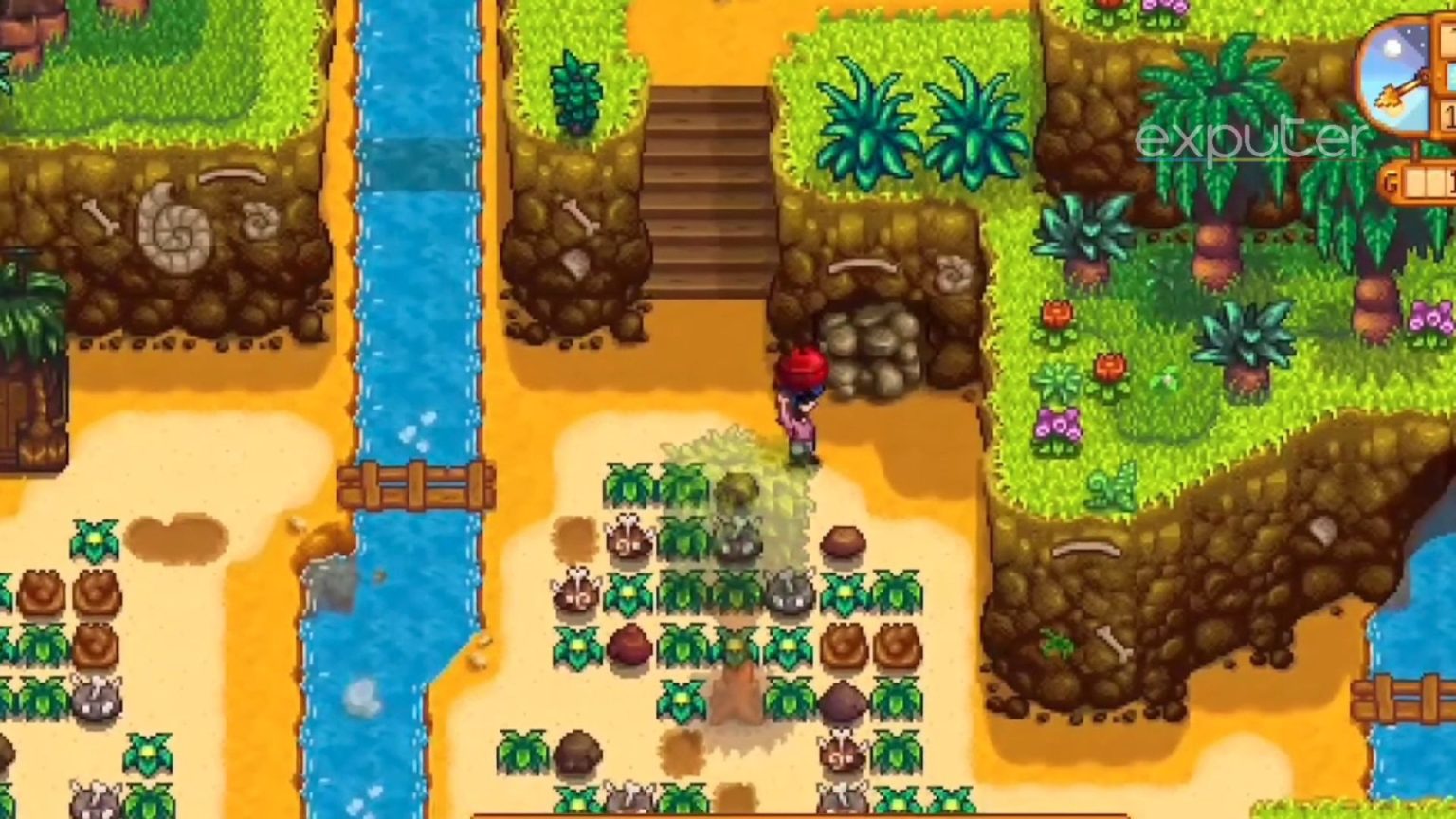Click the player character wearing the red hat

click(799, 398)
